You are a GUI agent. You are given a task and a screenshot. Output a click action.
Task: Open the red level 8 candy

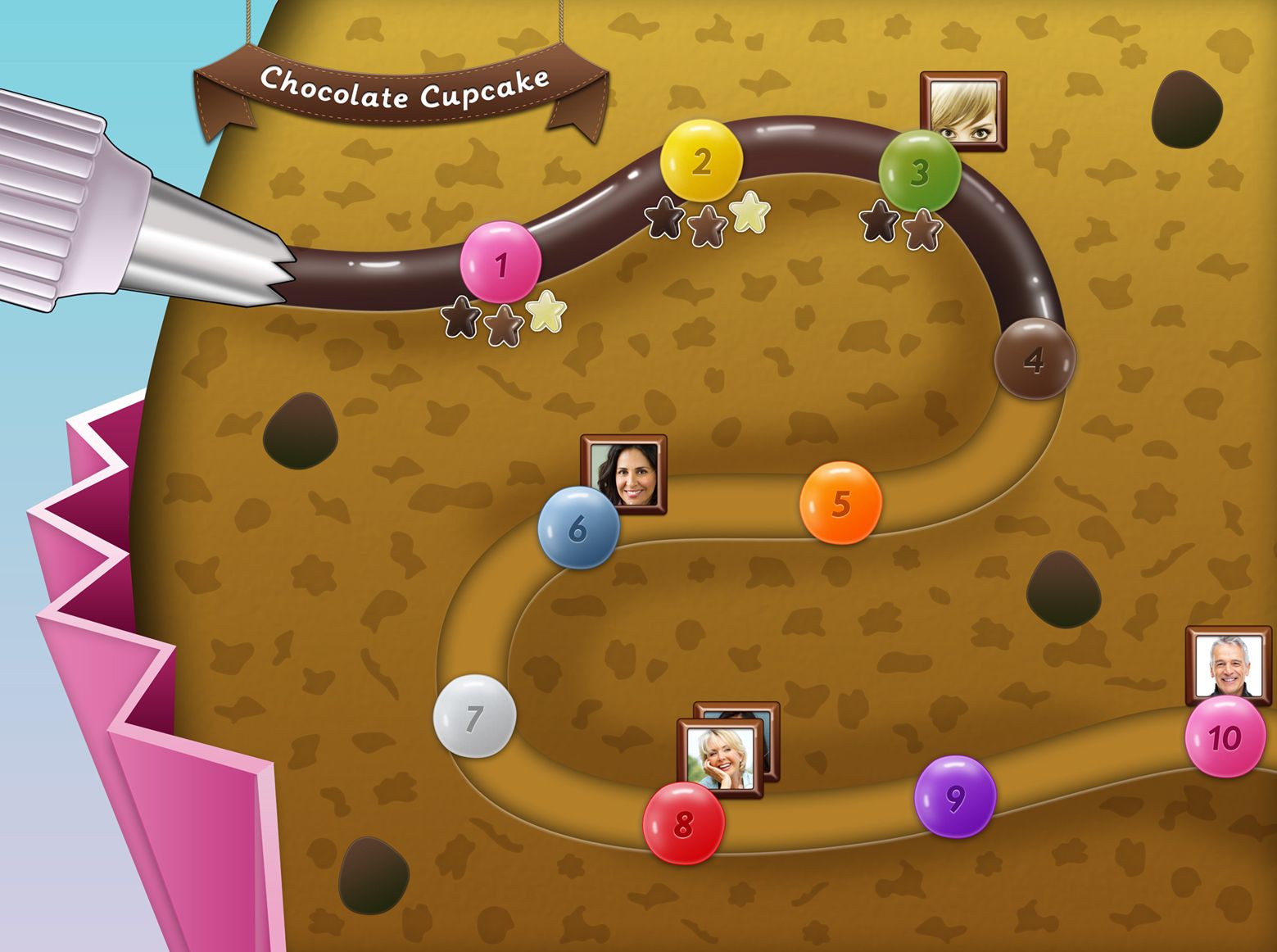(x=683, y=823)
